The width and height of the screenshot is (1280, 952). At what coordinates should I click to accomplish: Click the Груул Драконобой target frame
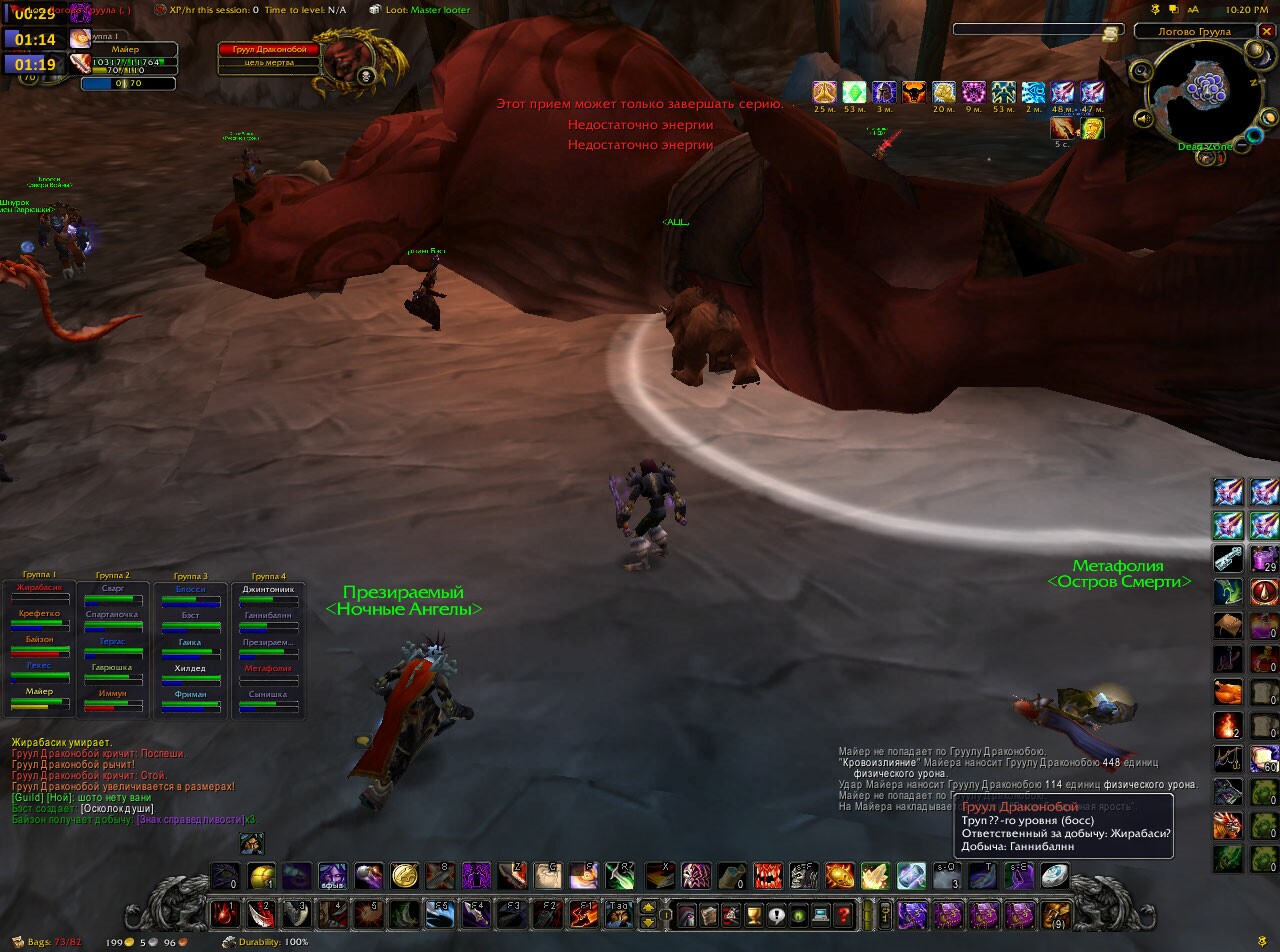[270, 50]
